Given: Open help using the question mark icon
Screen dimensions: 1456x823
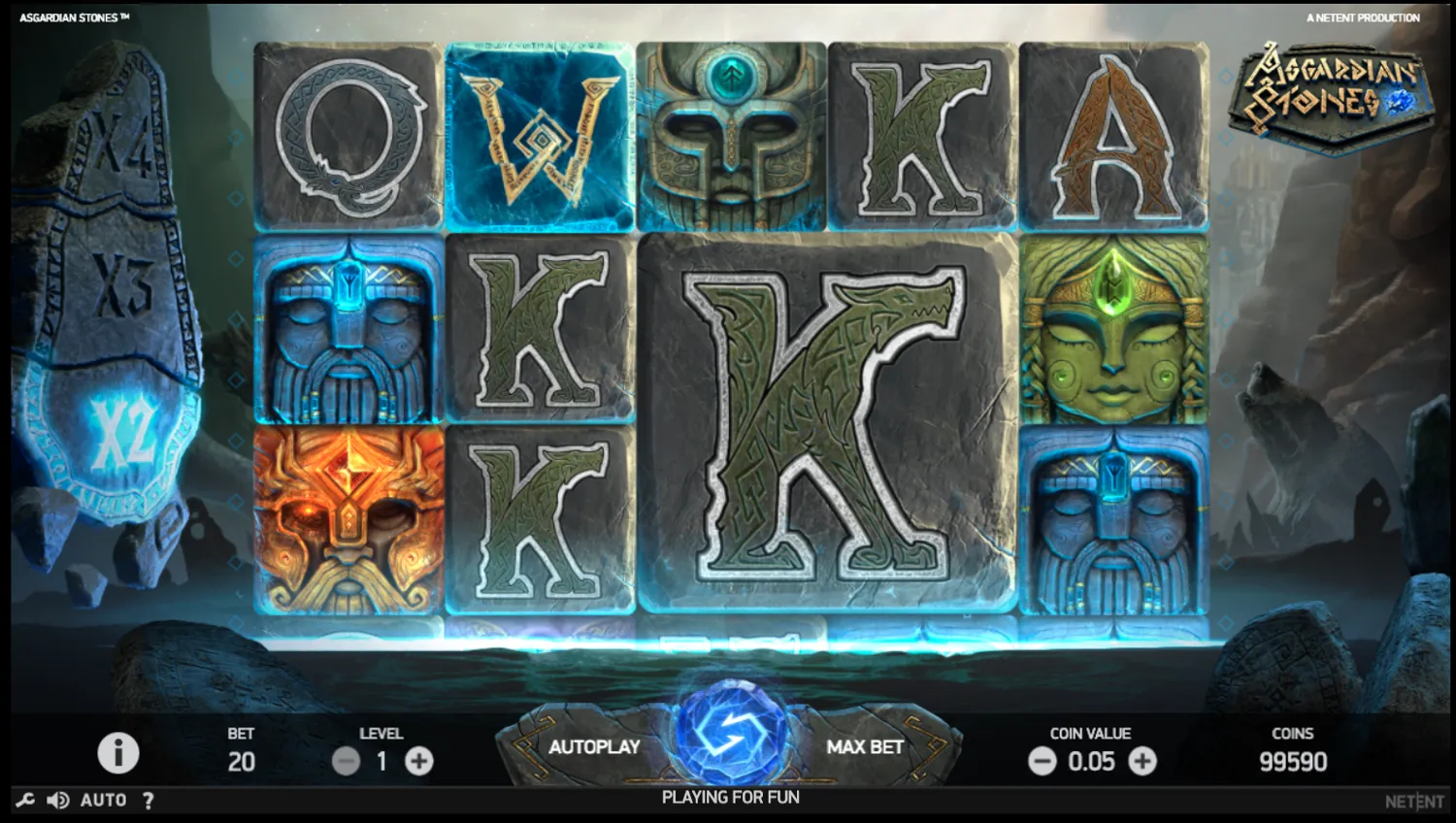Looking at the screenshot, I should coord(148,799).
